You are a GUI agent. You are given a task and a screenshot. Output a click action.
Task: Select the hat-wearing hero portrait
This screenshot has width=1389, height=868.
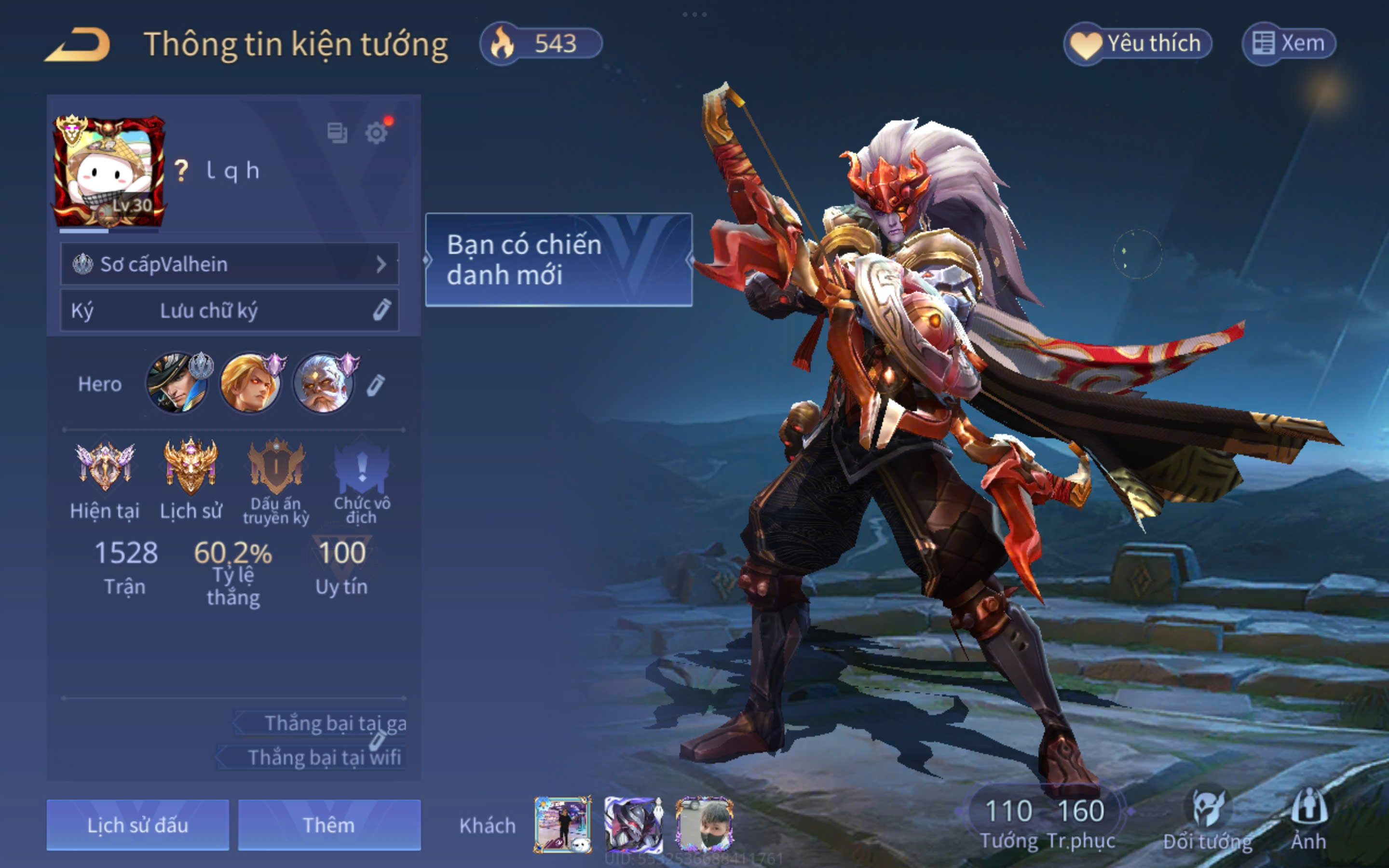(177, 383)
